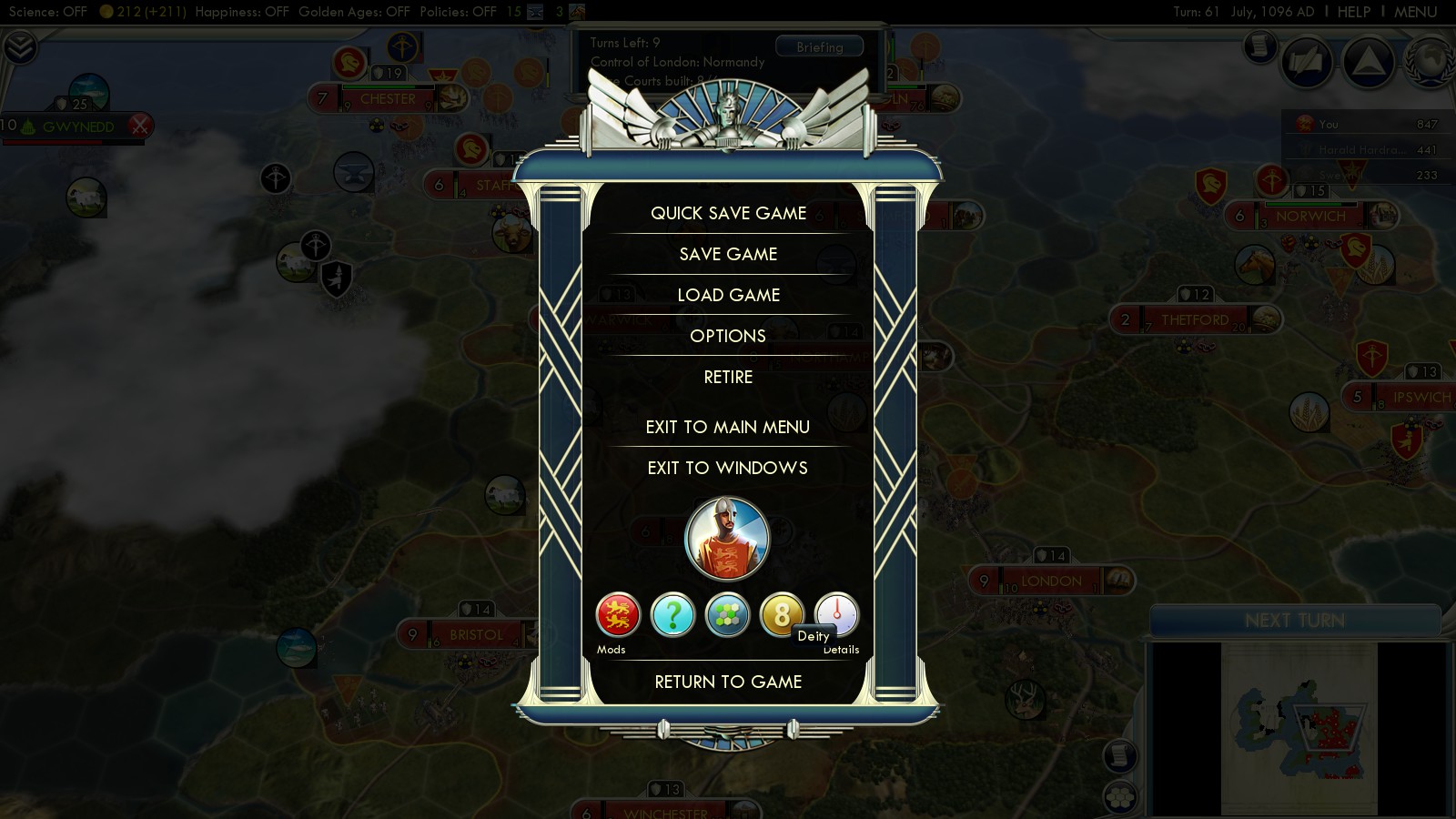Click the leader portrait in menu
Screen dimensions: 1456x819
pyautogui.click(x=727, y=539)
